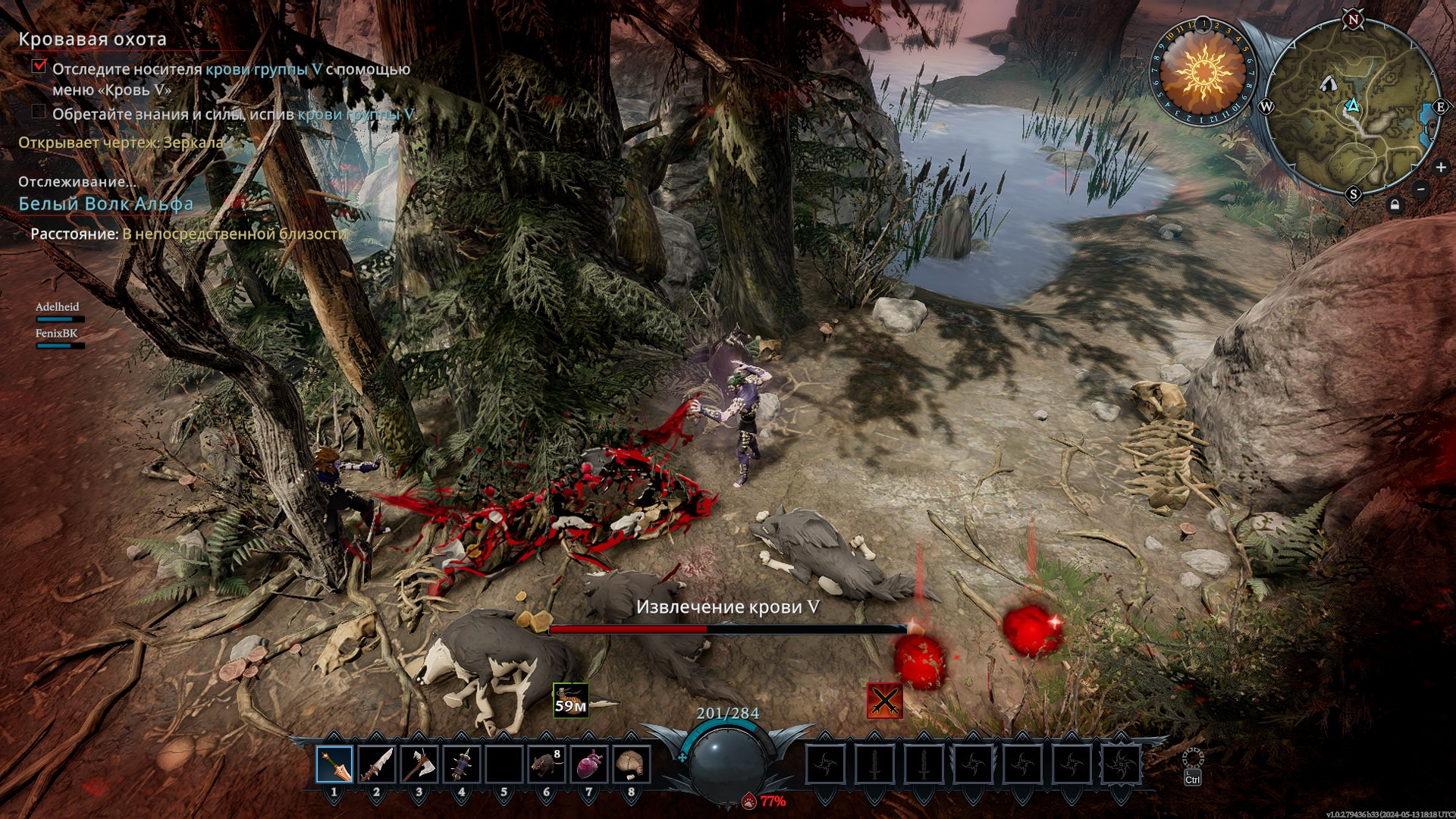Screen dimensions: 1456x819
Task: Use the stitched sack item in slot 8
Action: click(631, 765)
